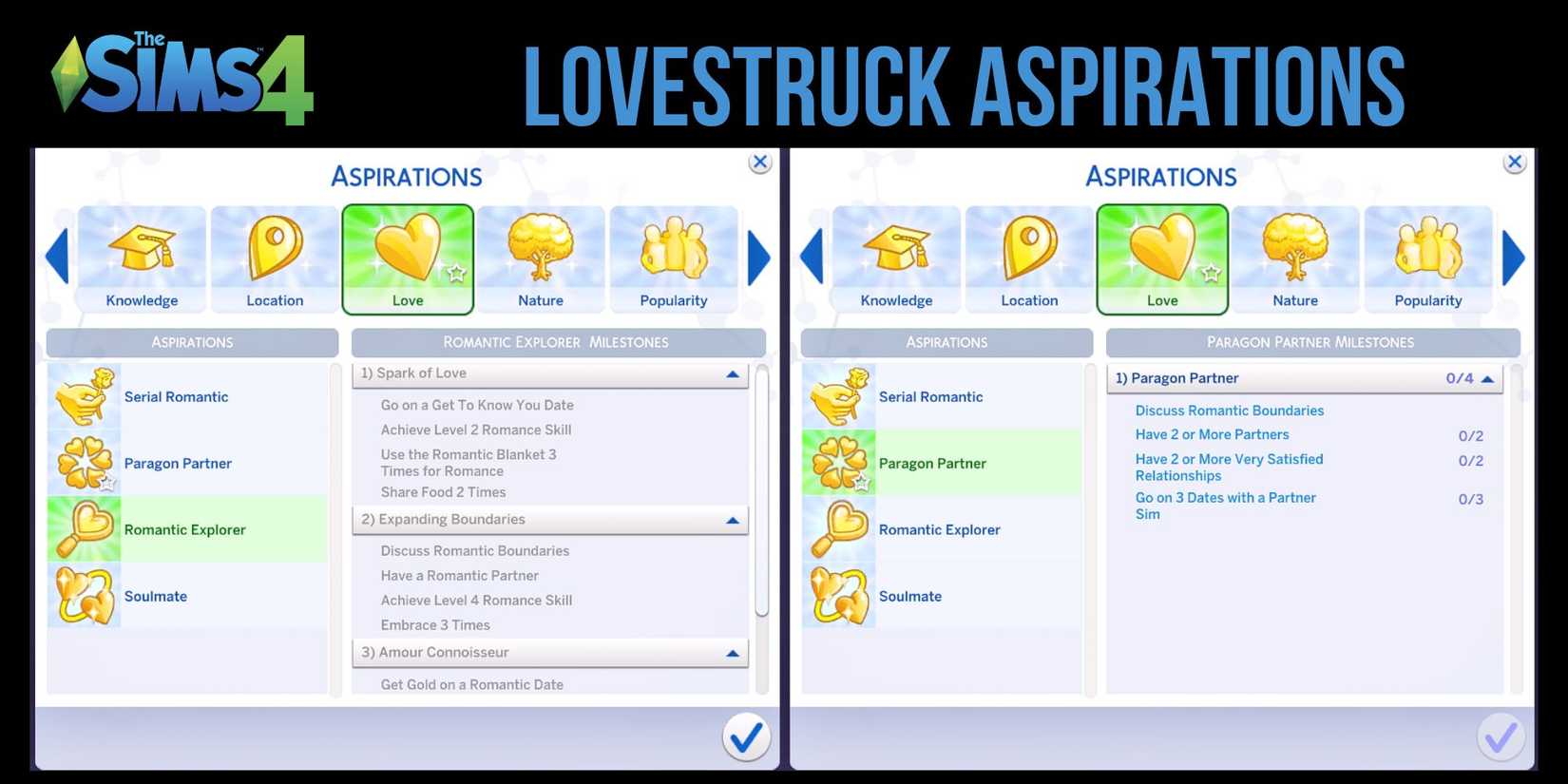
Task: Select the Romantic Explorer aspiration
Action: [186, 529]
